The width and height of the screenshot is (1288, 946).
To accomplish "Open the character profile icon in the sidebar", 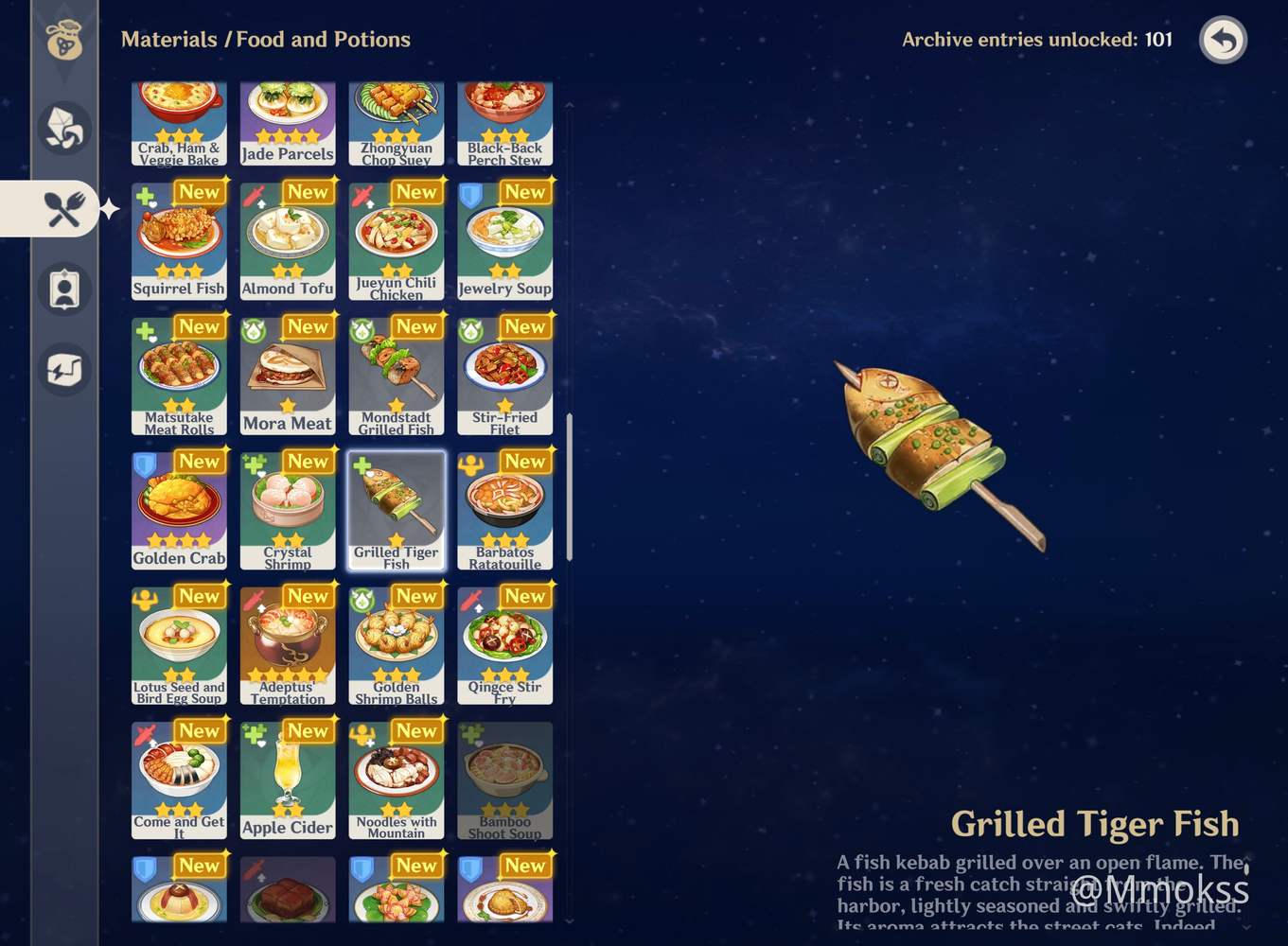I will [x=62, y=289].
